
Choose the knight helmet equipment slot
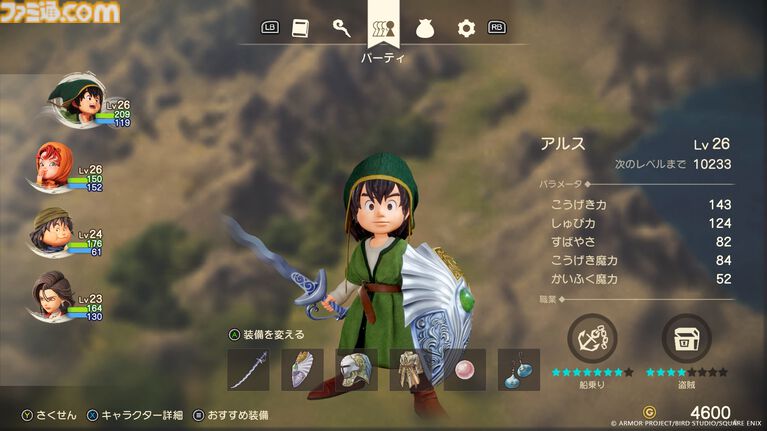(x=356, y=370)
